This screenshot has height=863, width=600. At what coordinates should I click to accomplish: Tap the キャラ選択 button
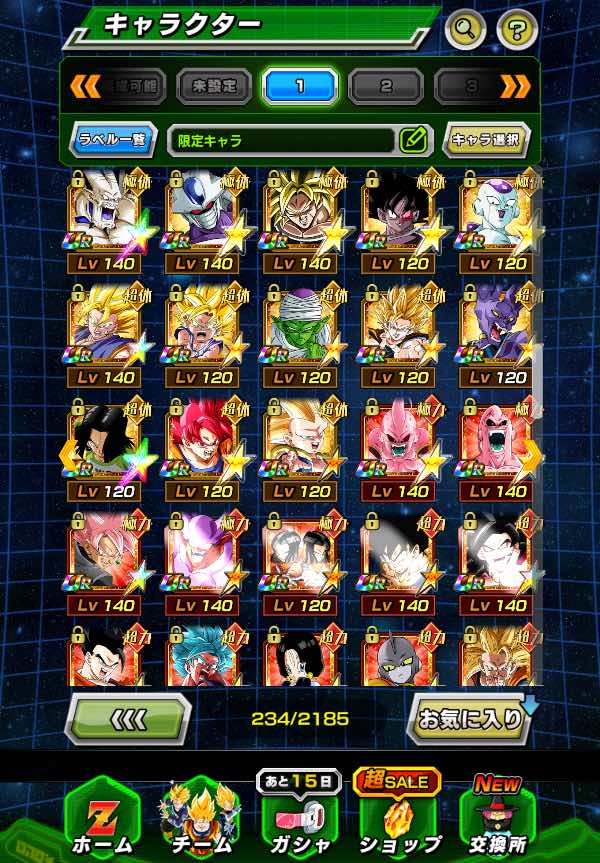pyautogui.click(x=486, y=140)
